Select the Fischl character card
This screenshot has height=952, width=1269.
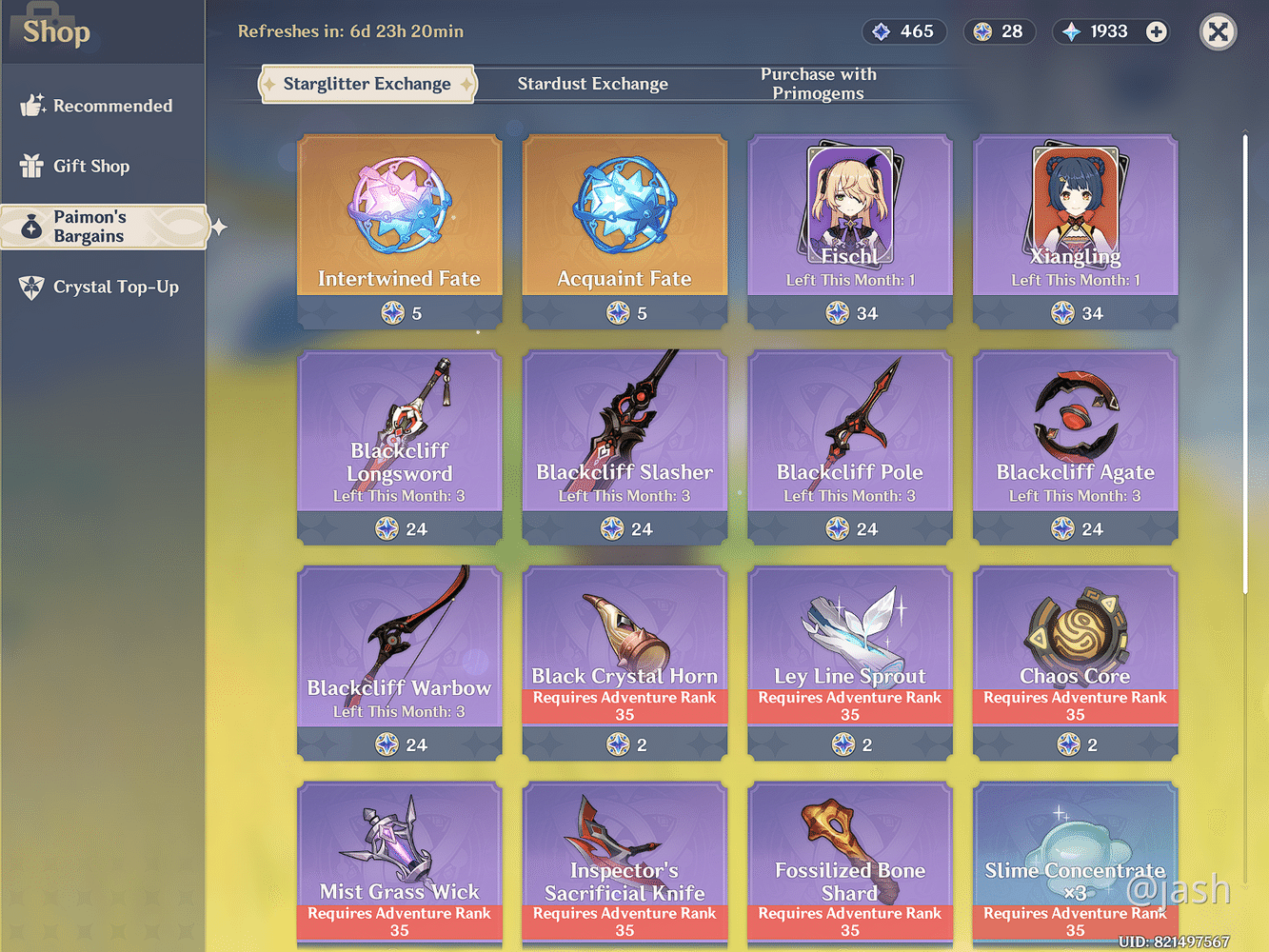(x=849, y=228)
